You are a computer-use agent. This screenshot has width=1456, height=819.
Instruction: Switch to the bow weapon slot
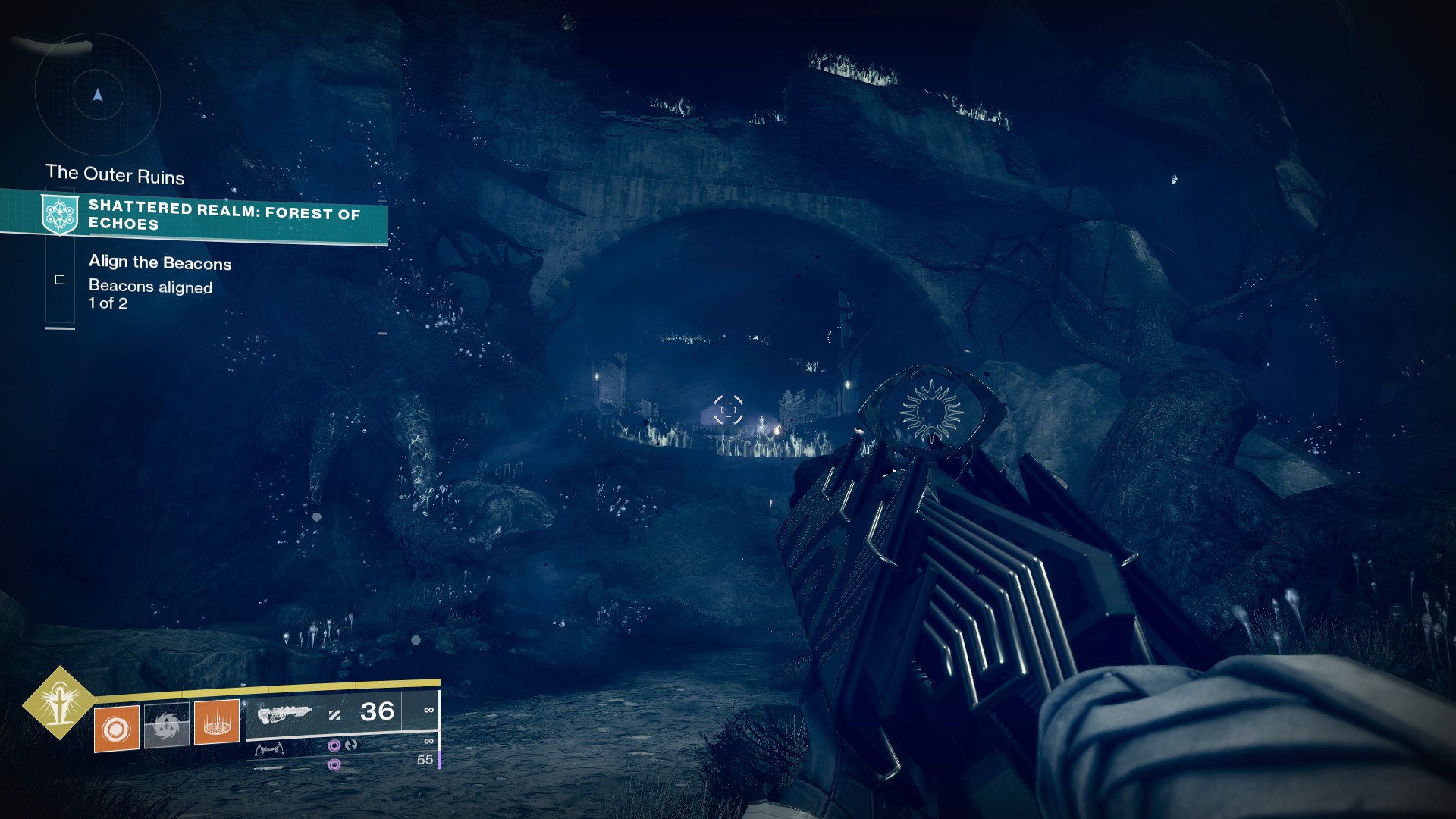coord(270,750)
